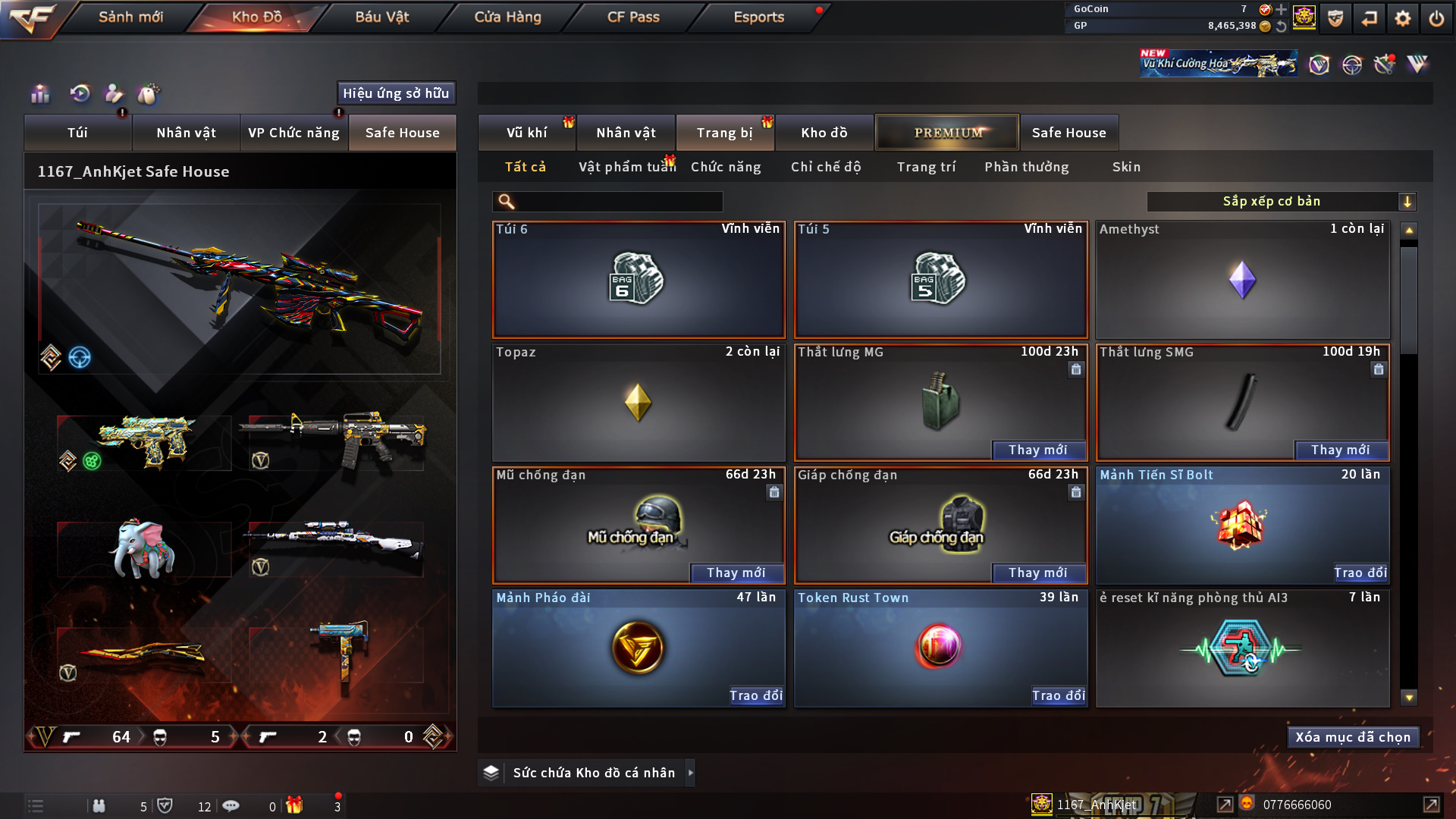Screen dimensions: 1456x819
Task: Go to Sảnh mới lobby
Action: pyautogui.click(x=130, y=17)
